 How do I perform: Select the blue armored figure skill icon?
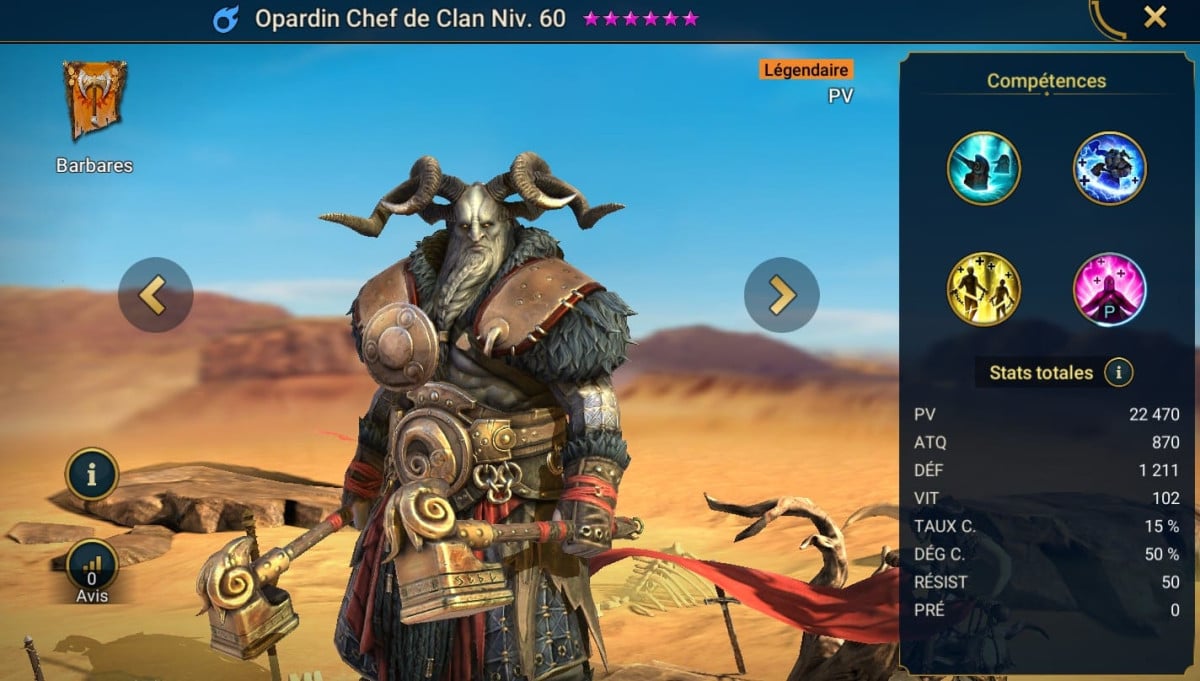click(1109, 168)
